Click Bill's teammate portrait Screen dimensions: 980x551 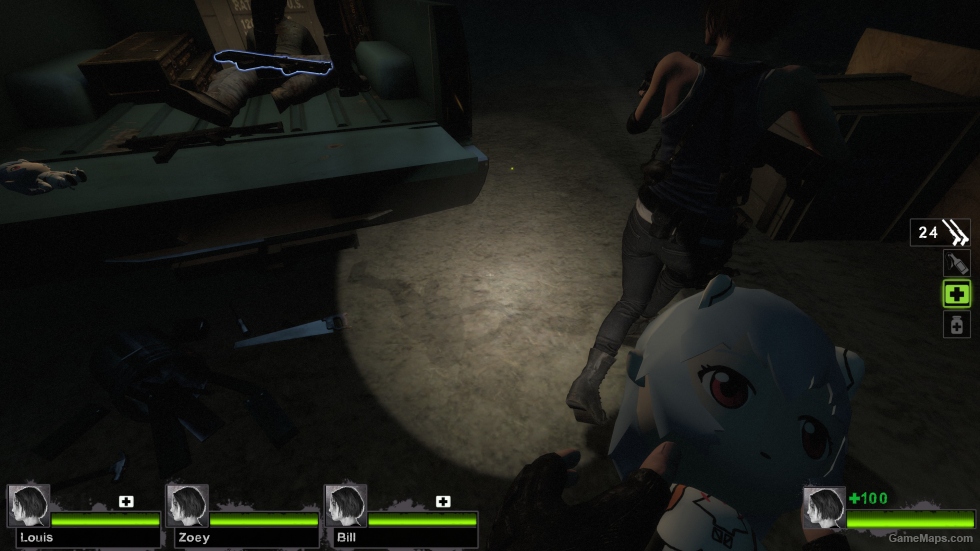346,506
